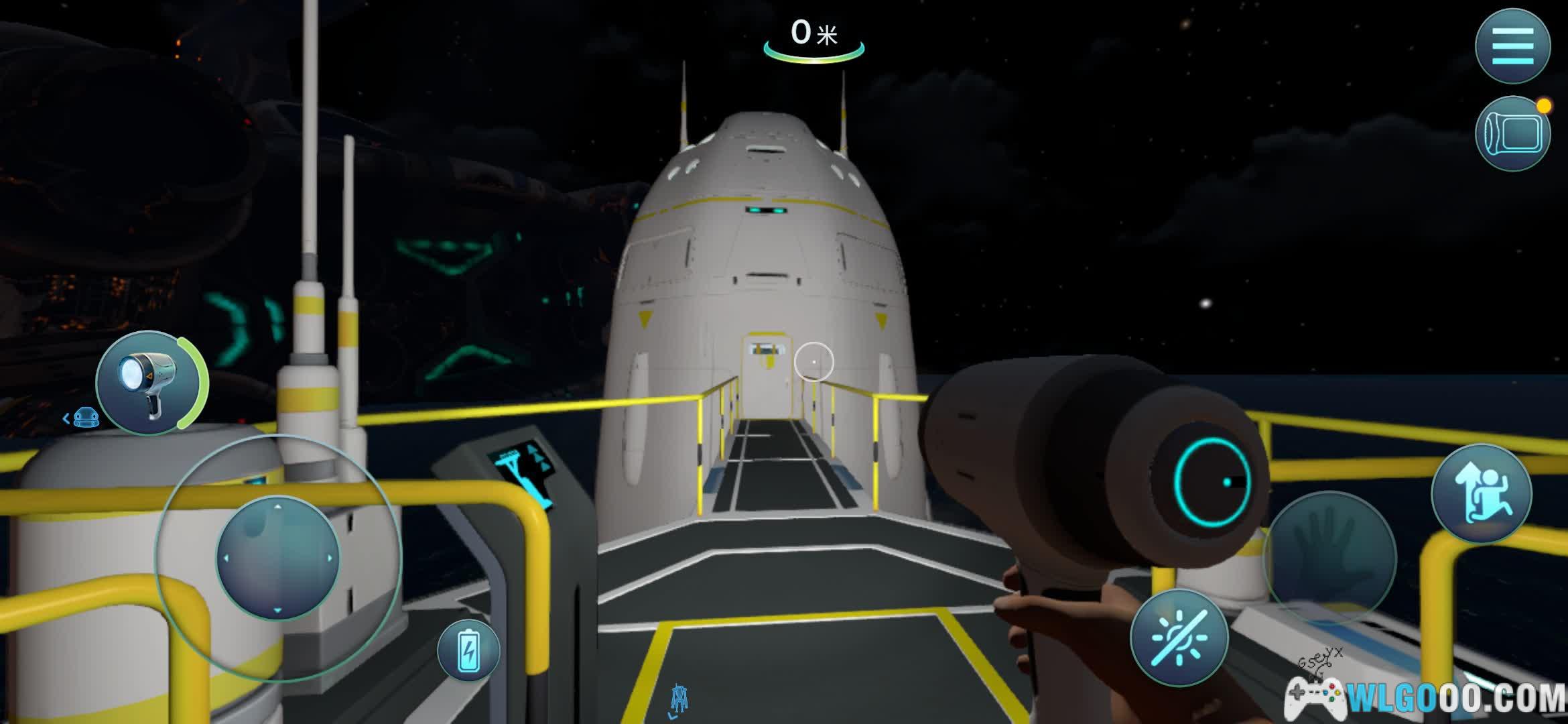The width and height of the screenshot is (1568, 724).
Task: Open the PDA tablet icon
Action: click(x=1512, y=134)
